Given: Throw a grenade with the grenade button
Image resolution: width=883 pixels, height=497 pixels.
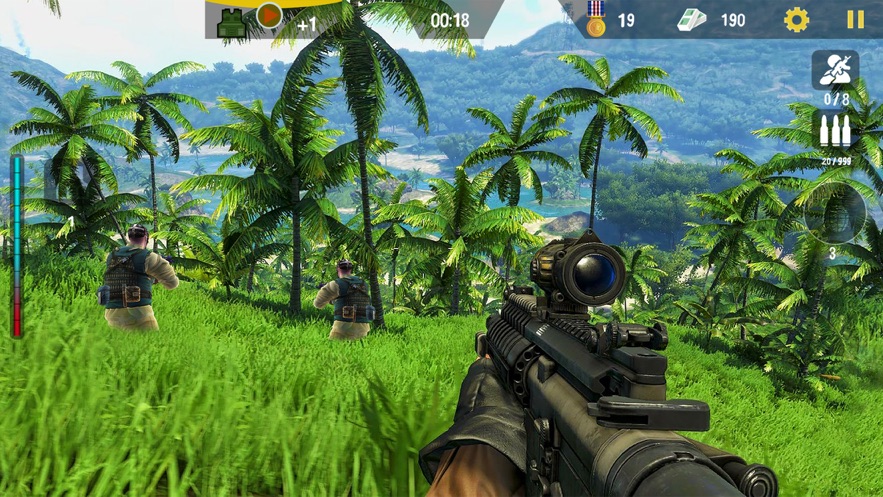Looking at the screenshot, I should (834, 214).
